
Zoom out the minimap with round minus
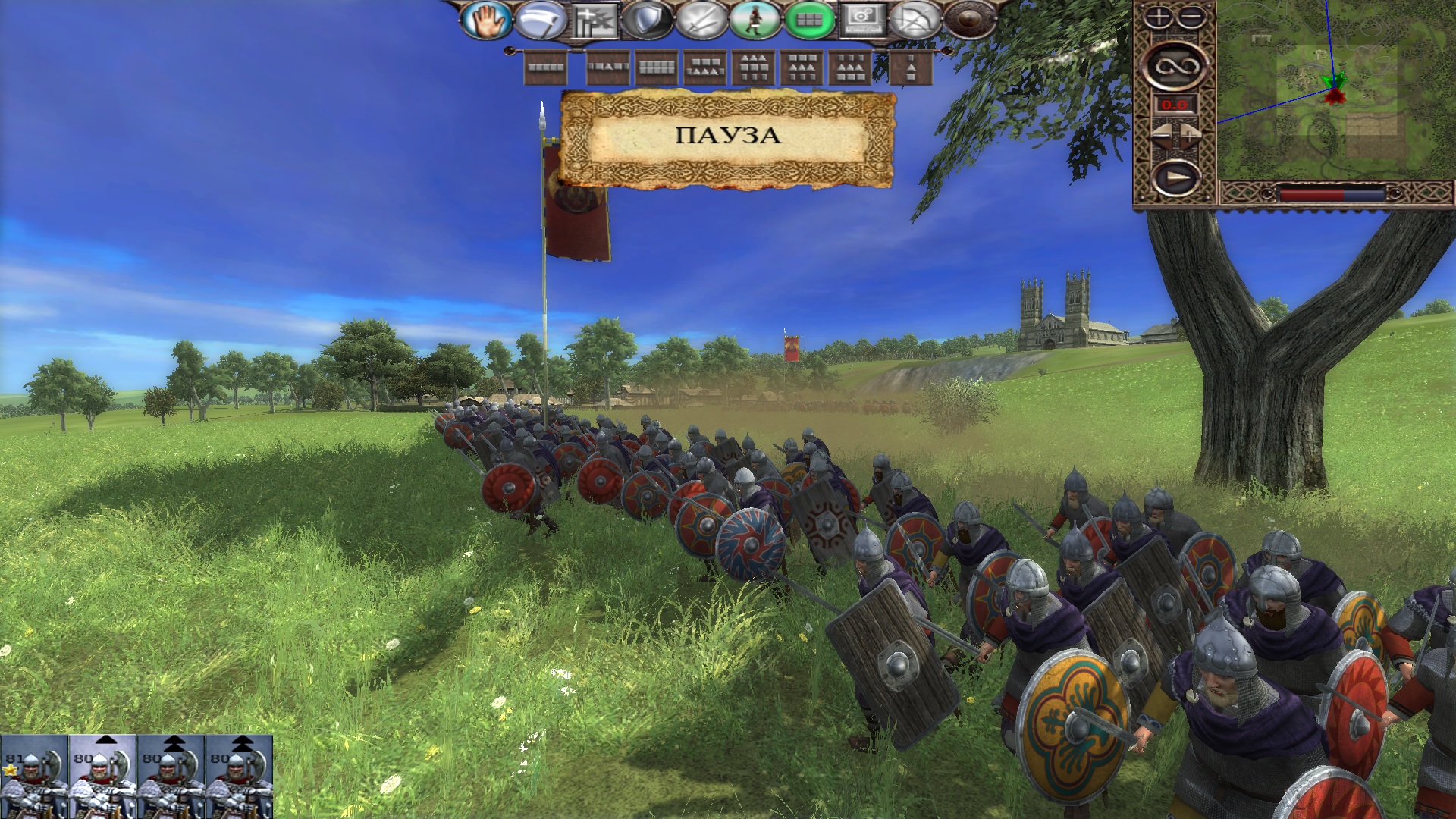1191,17
